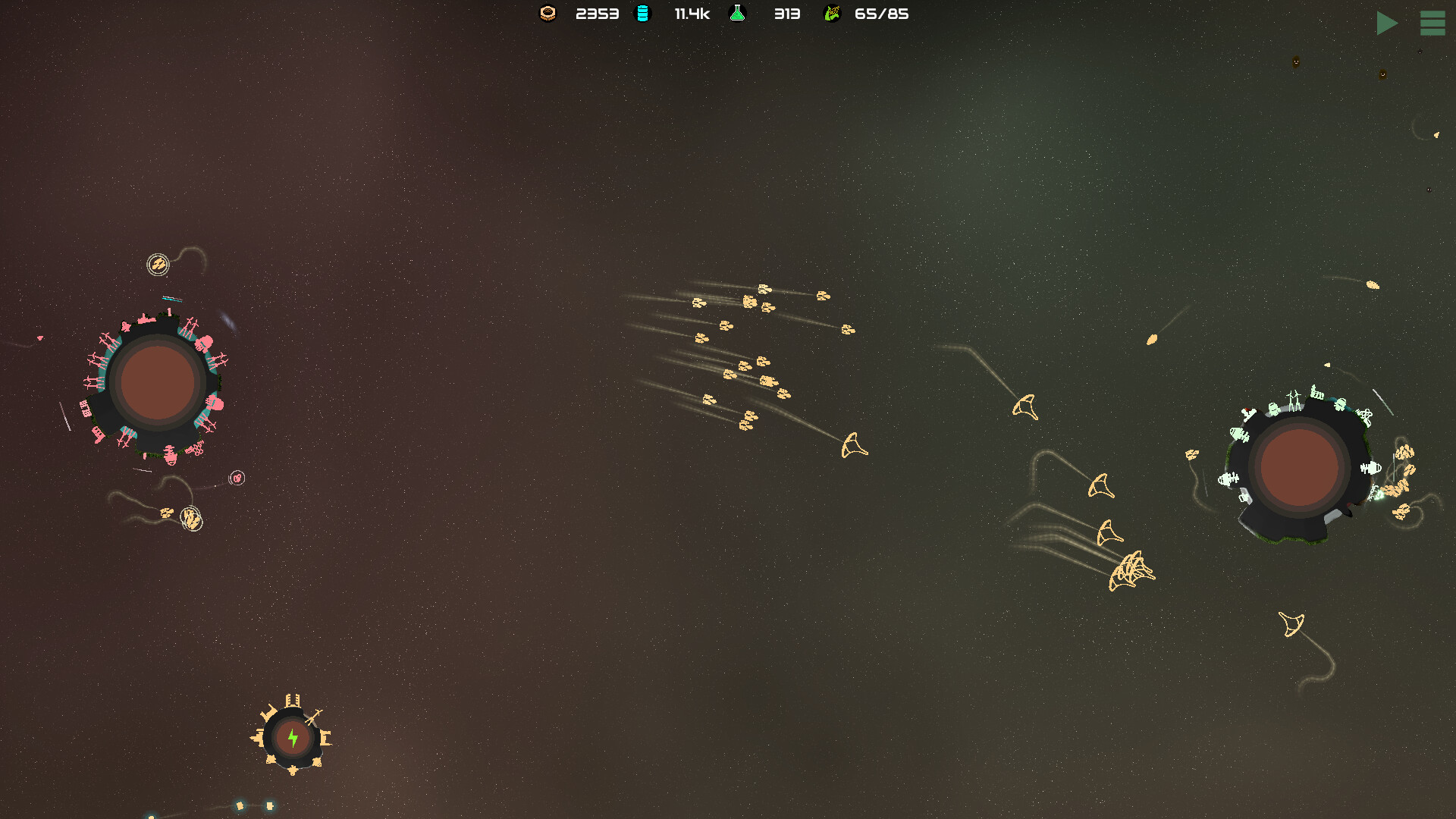The width and height of the screenshot is (1456, 819).
Task: Select the white wind turbines on the right planet
Action: (x=1294, y=397)
